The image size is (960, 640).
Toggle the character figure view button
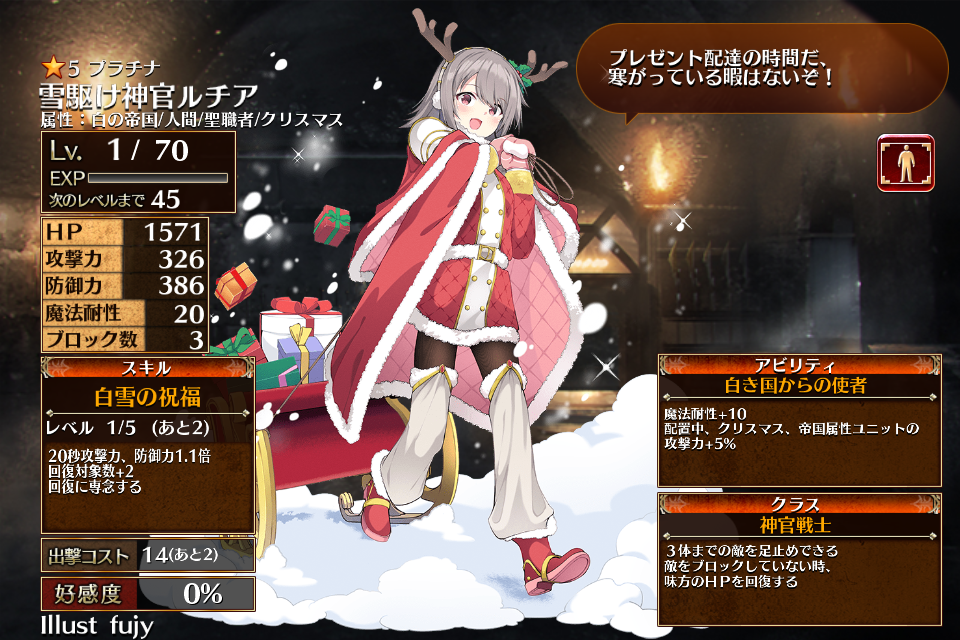pos(906,163)
